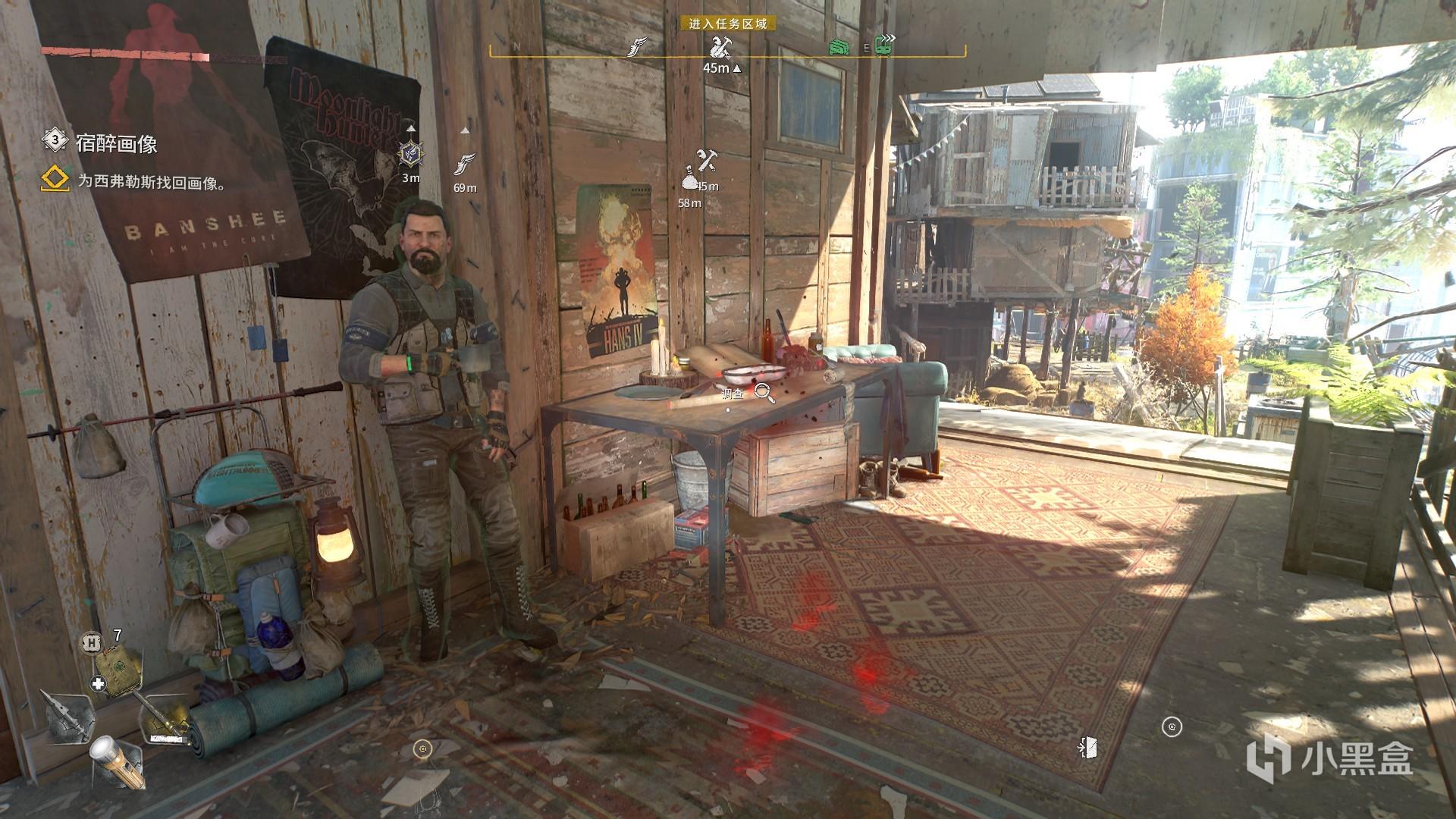Viewport: 1456px width, 819px height.
Task: Click the 3m quest waypoint badge
Action: [x=411, y=154]
